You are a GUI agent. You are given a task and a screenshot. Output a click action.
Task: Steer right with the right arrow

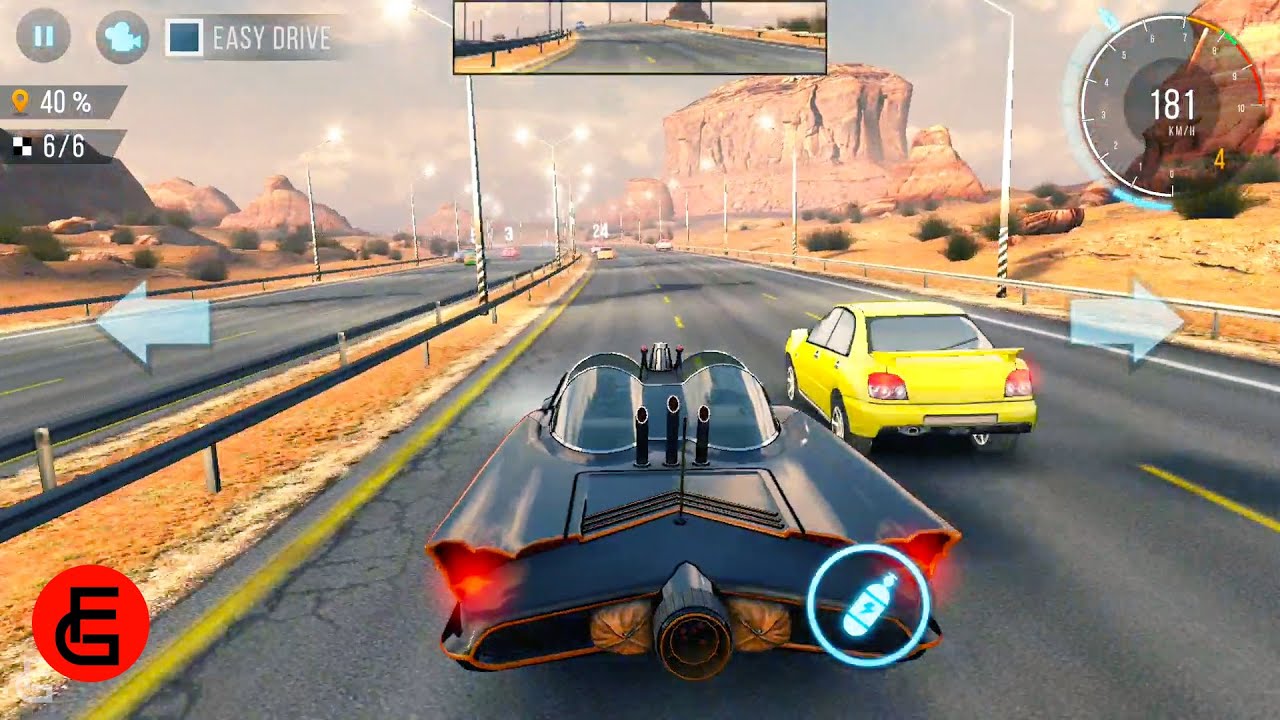(1127, 322)
